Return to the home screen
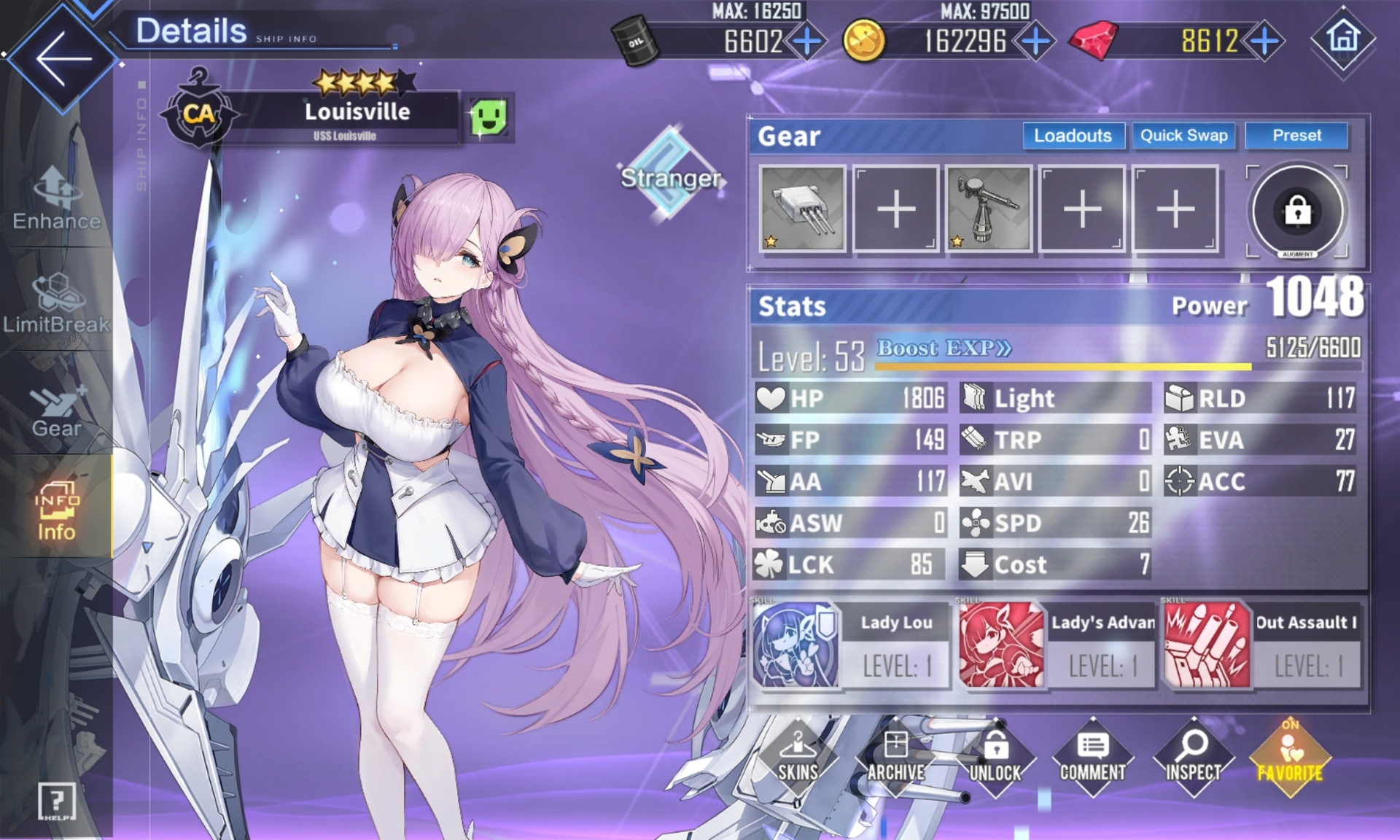Screen dimensions: 1400x840 coord(1343,38)
